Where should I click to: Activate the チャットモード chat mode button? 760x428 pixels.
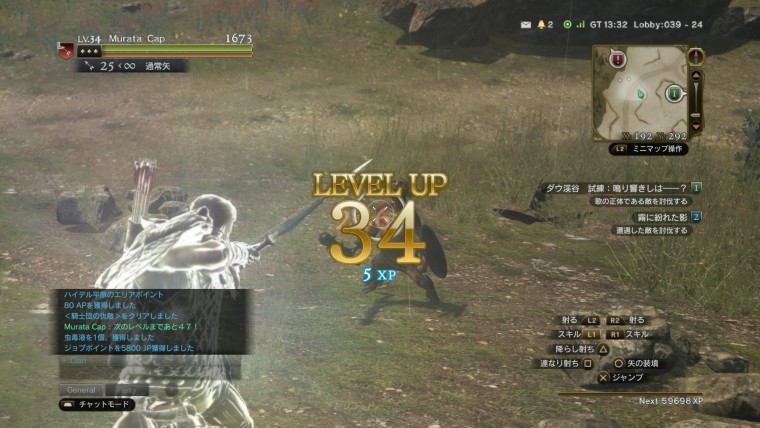click(x=98, y=405)
